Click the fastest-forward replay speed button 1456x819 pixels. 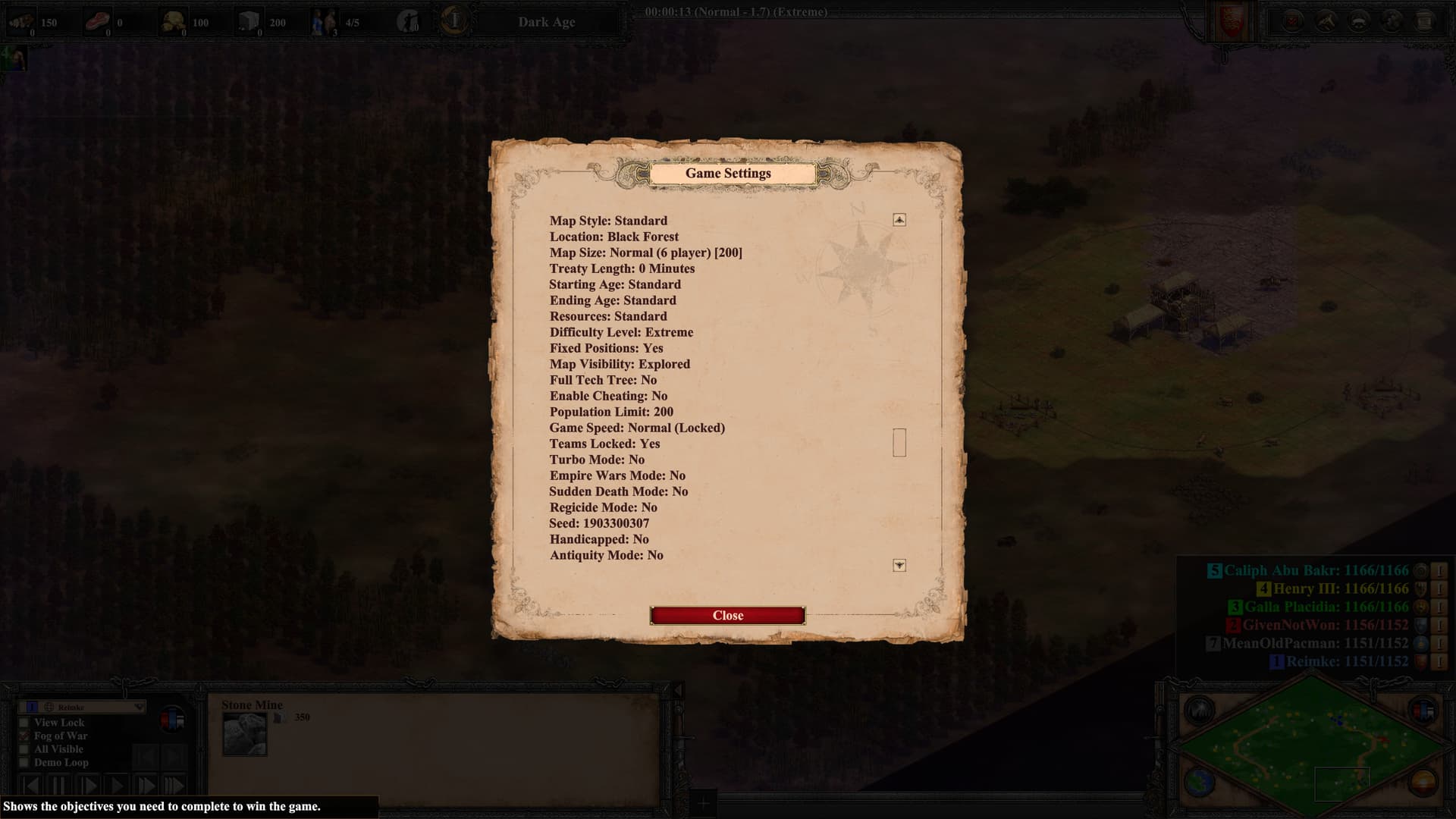click(174, 786)
